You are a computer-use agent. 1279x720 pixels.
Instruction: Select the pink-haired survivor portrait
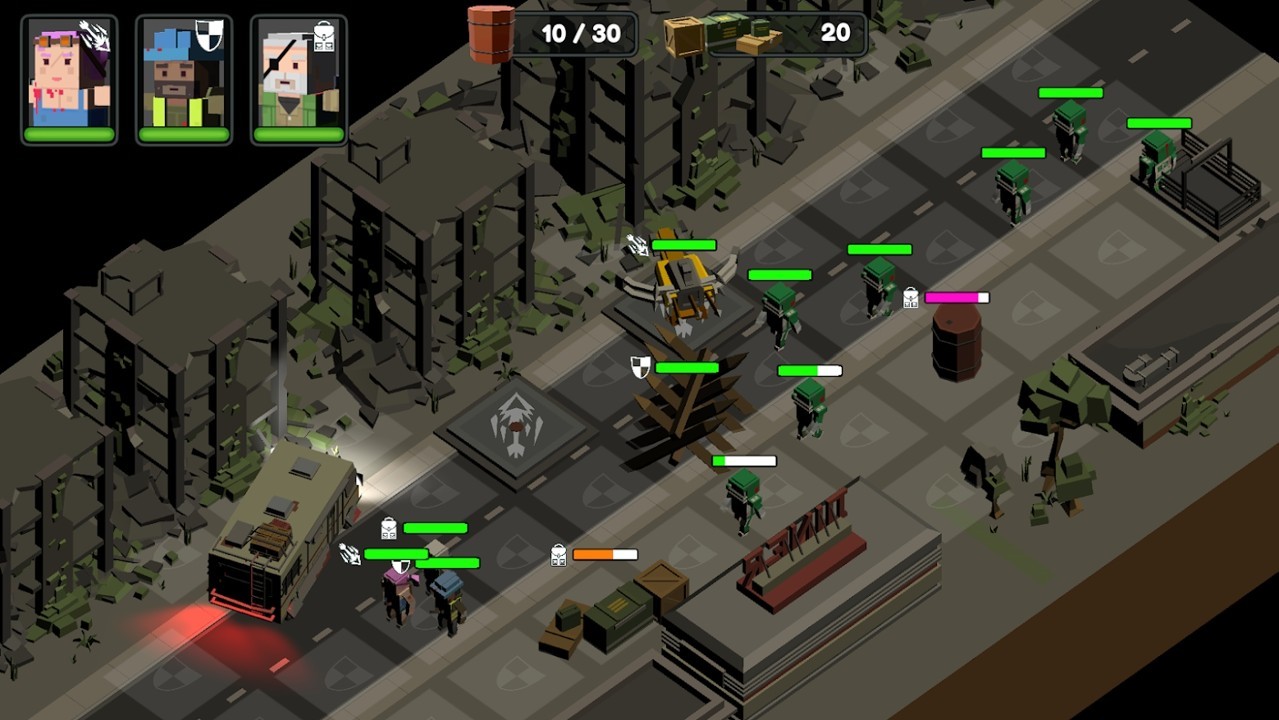(69, 79)
